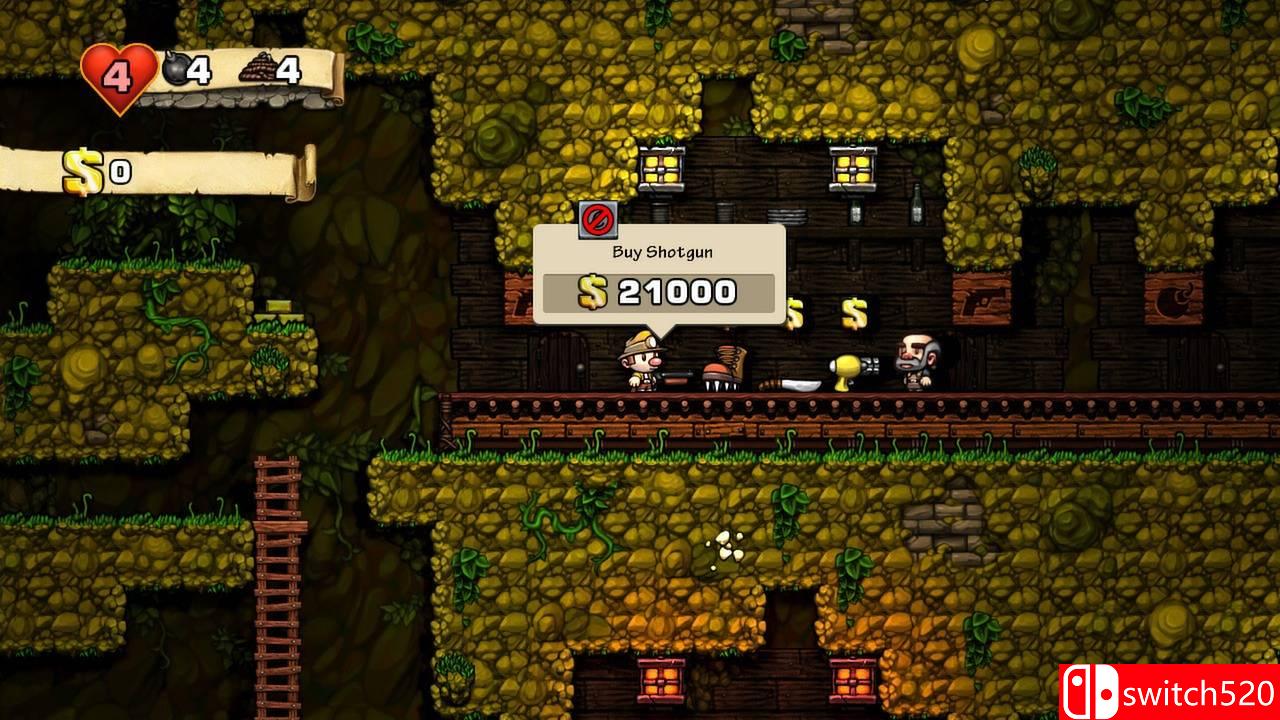
Task: Click the lit window above the shop
Action: (660, 170)
